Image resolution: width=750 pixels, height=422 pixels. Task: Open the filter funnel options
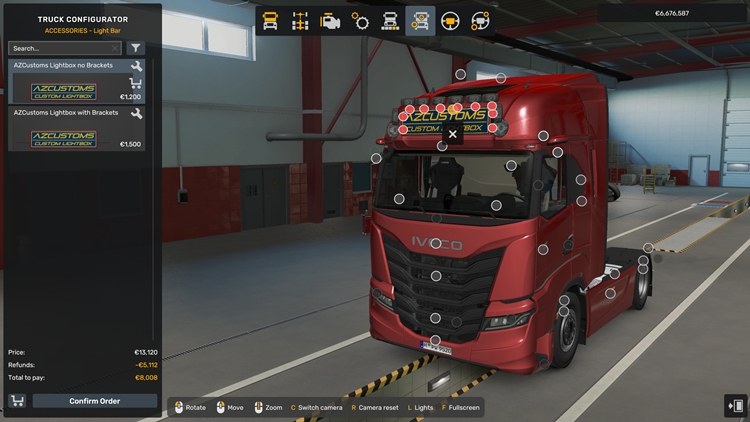(x=136, y=48)
